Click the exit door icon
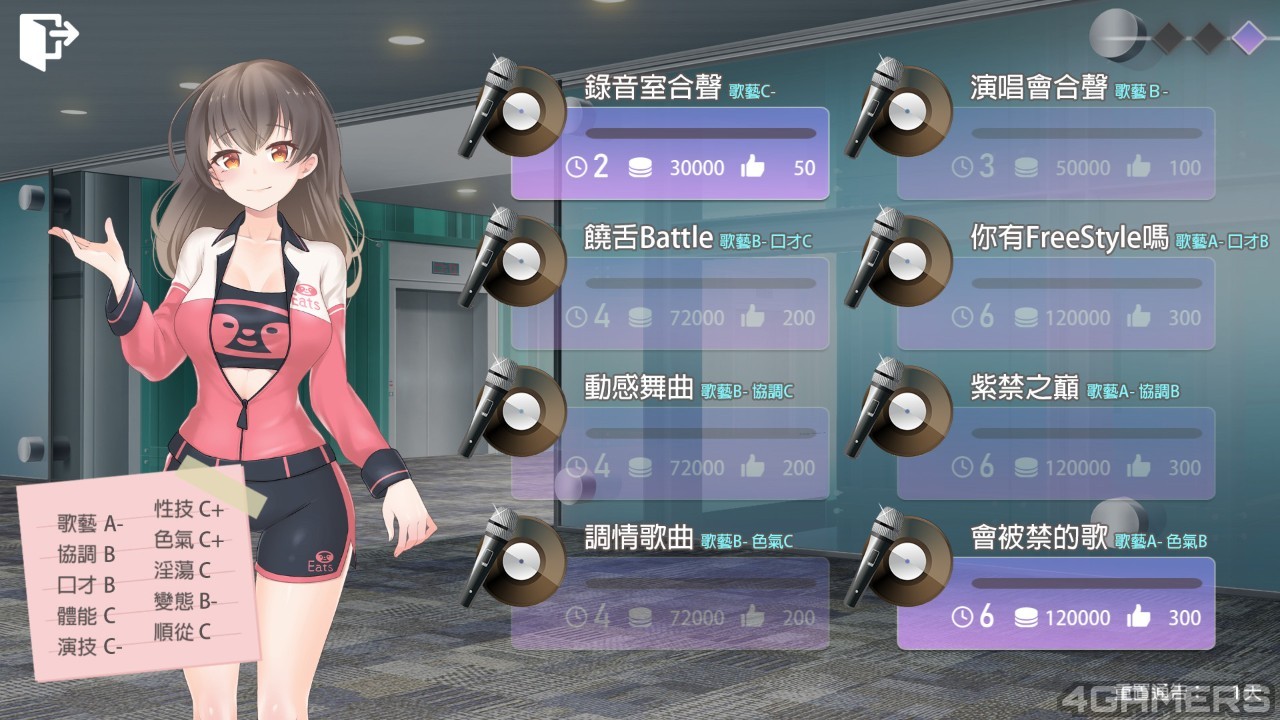 point(47,40)
